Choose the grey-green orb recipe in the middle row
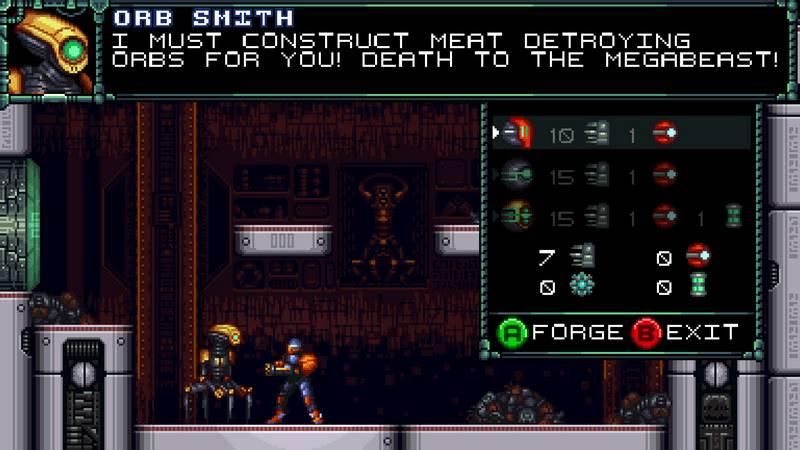The image size is (800, 450). pos(620,174)
